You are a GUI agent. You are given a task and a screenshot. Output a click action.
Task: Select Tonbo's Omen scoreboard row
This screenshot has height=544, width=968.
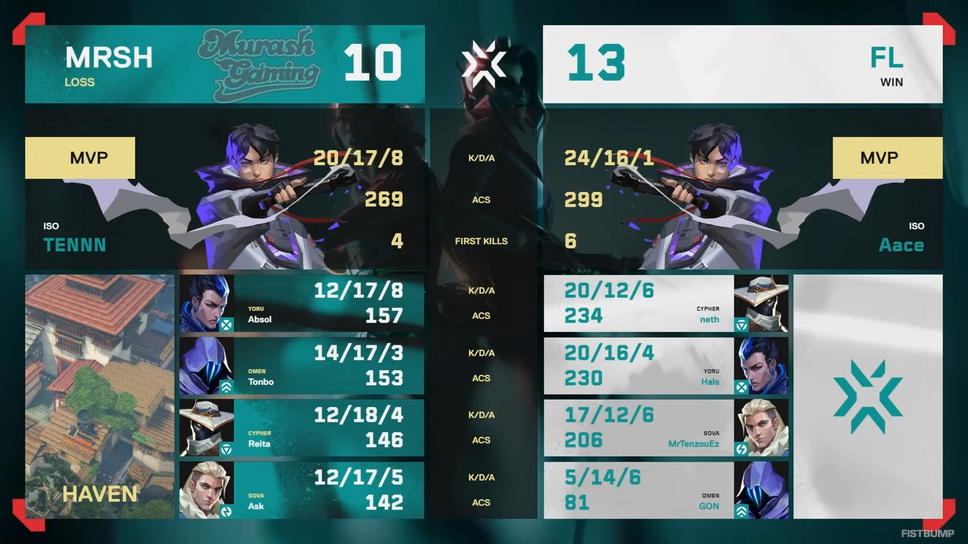pyautogui.click(x=300, y=365)
